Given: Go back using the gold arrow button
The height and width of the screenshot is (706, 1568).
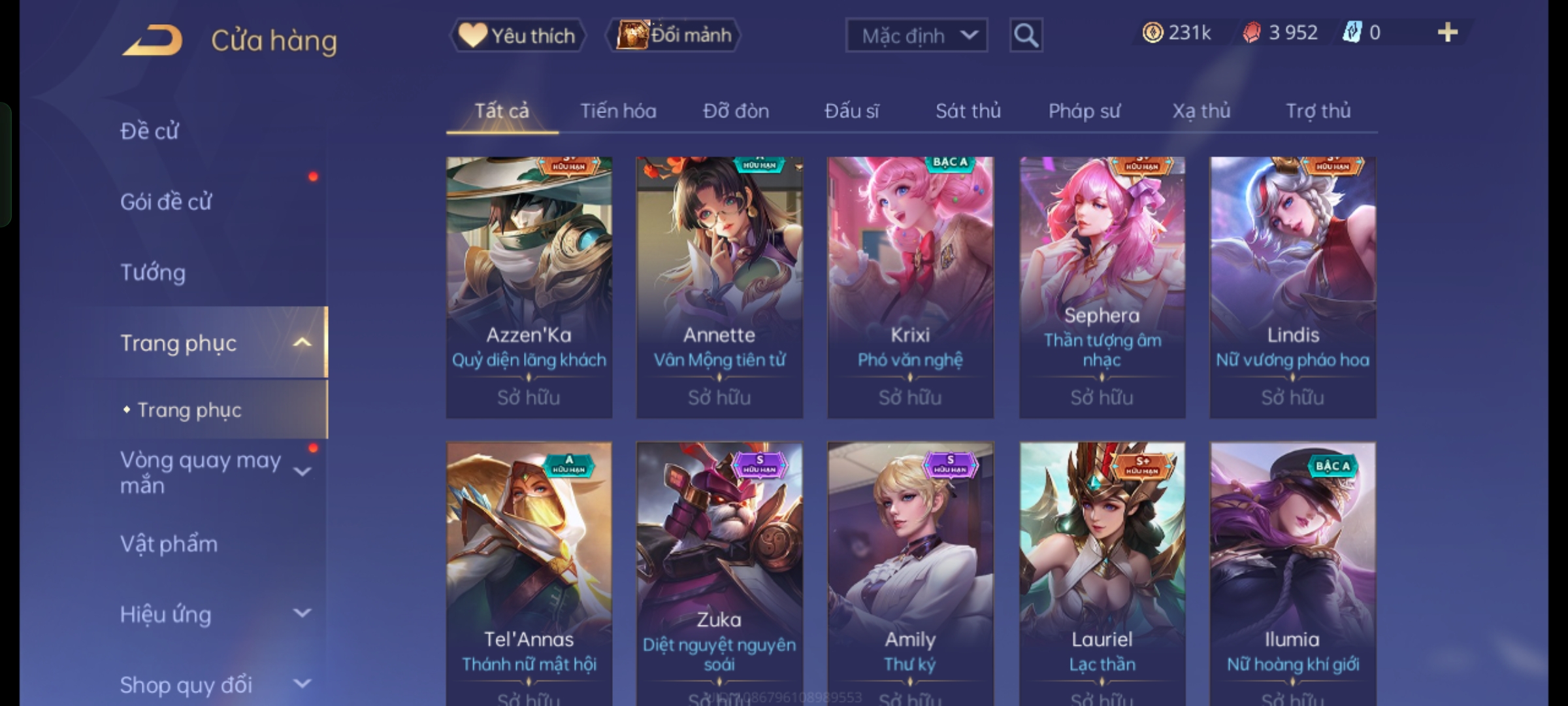Looking at the screenshot, I should 152,41.
